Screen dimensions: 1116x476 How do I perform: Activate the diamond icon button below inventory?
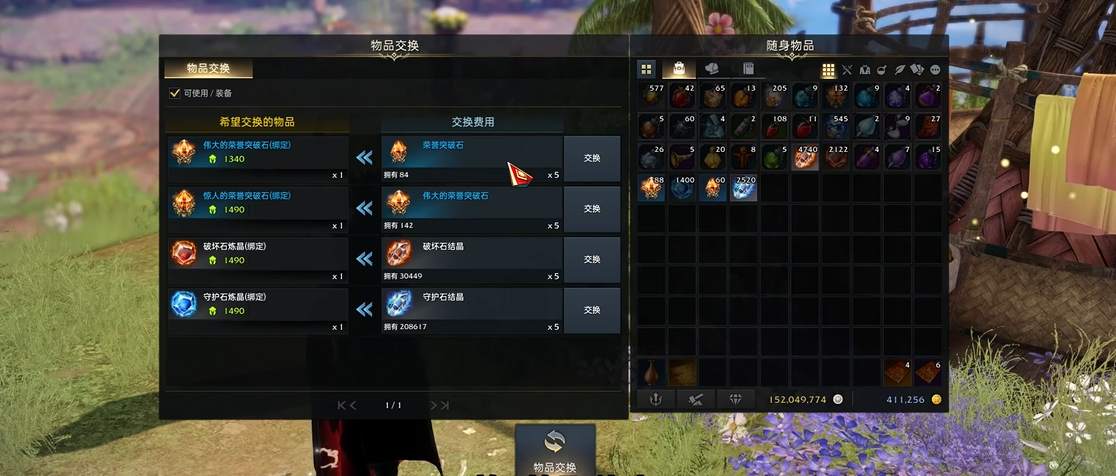(x=736, y=399)
